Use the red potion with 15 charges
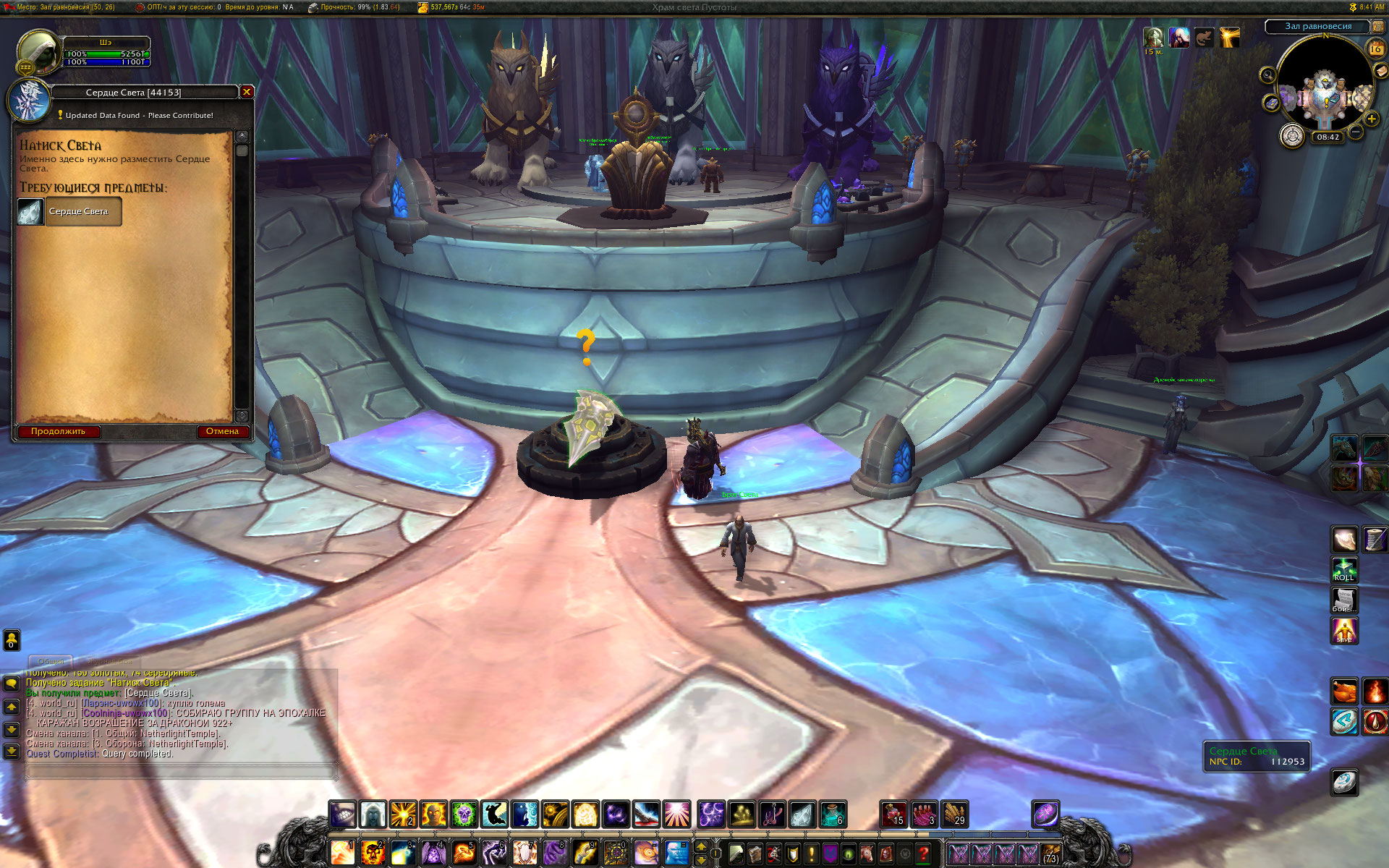The width and height of the screenshot is (1389, 868). pos(893,814)
